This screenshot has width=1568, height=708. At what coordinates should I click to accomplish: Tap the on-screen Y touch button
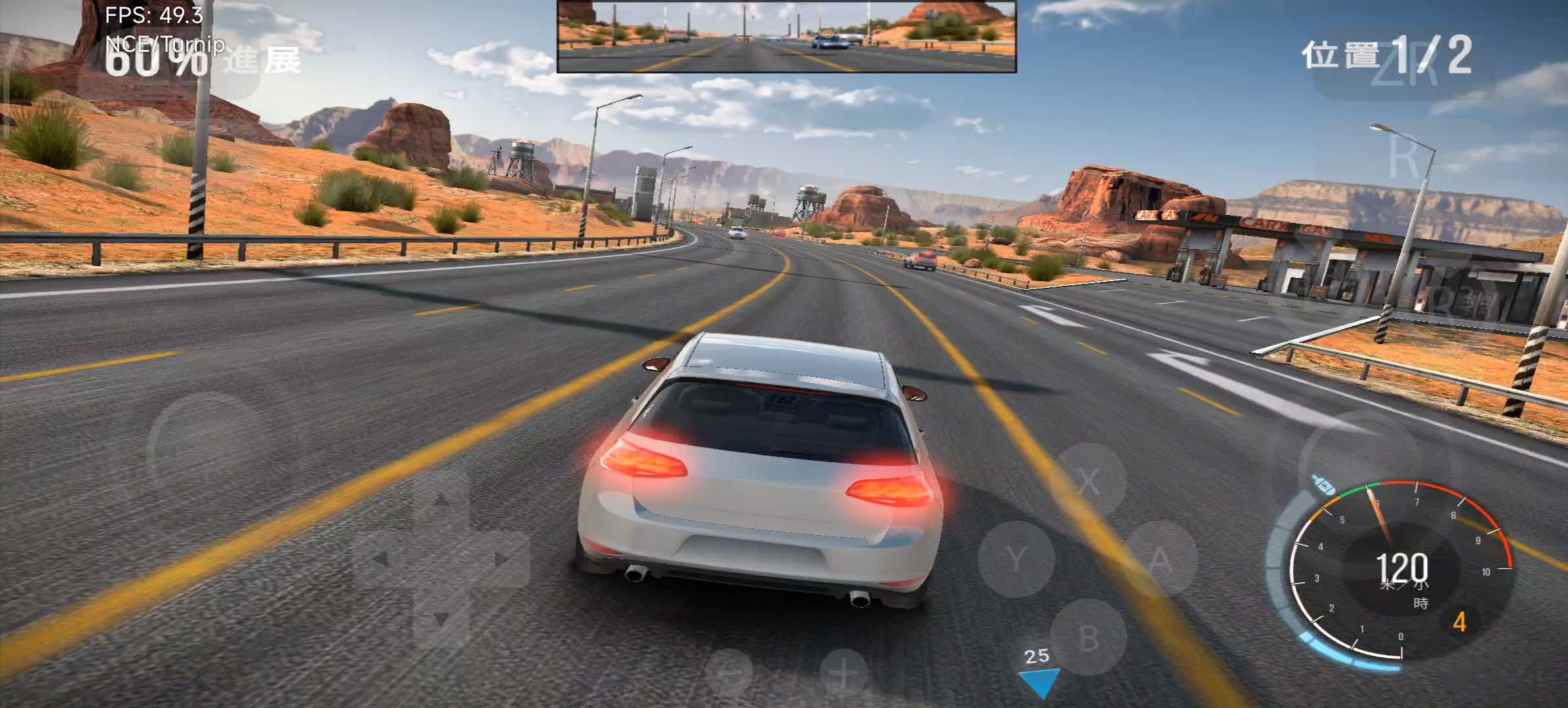tap(1016, 559)
